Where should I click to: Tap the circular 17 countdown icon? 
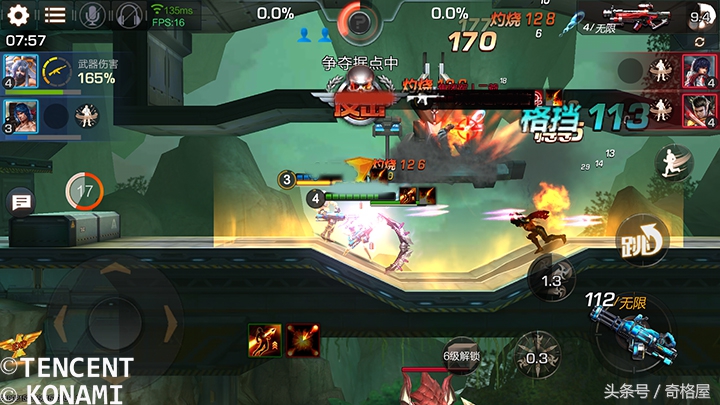tap(84, 190)
